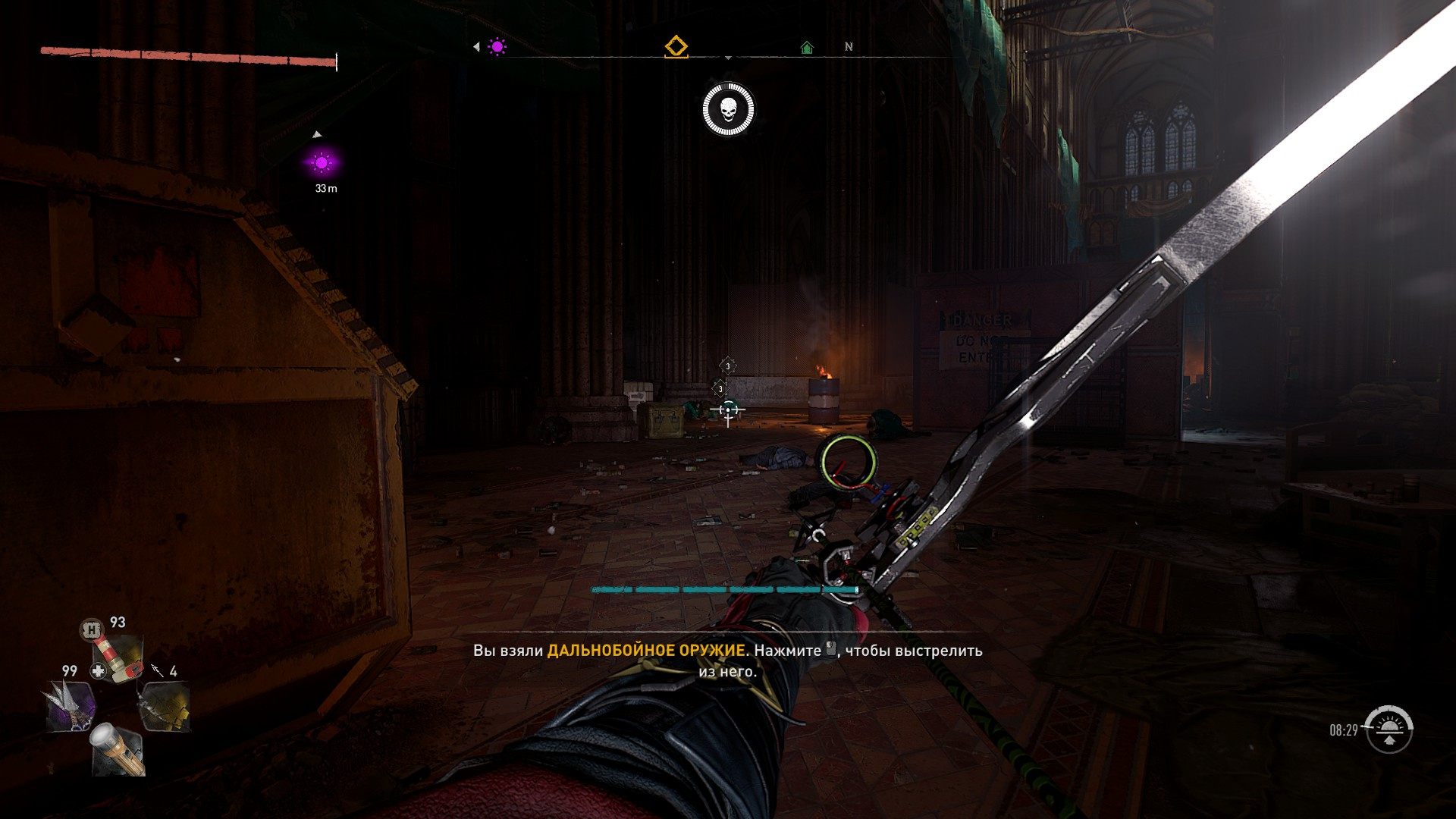Select the purple waypoint marker showing 33 m
The image size is (1456, 819).
[322, 163]
